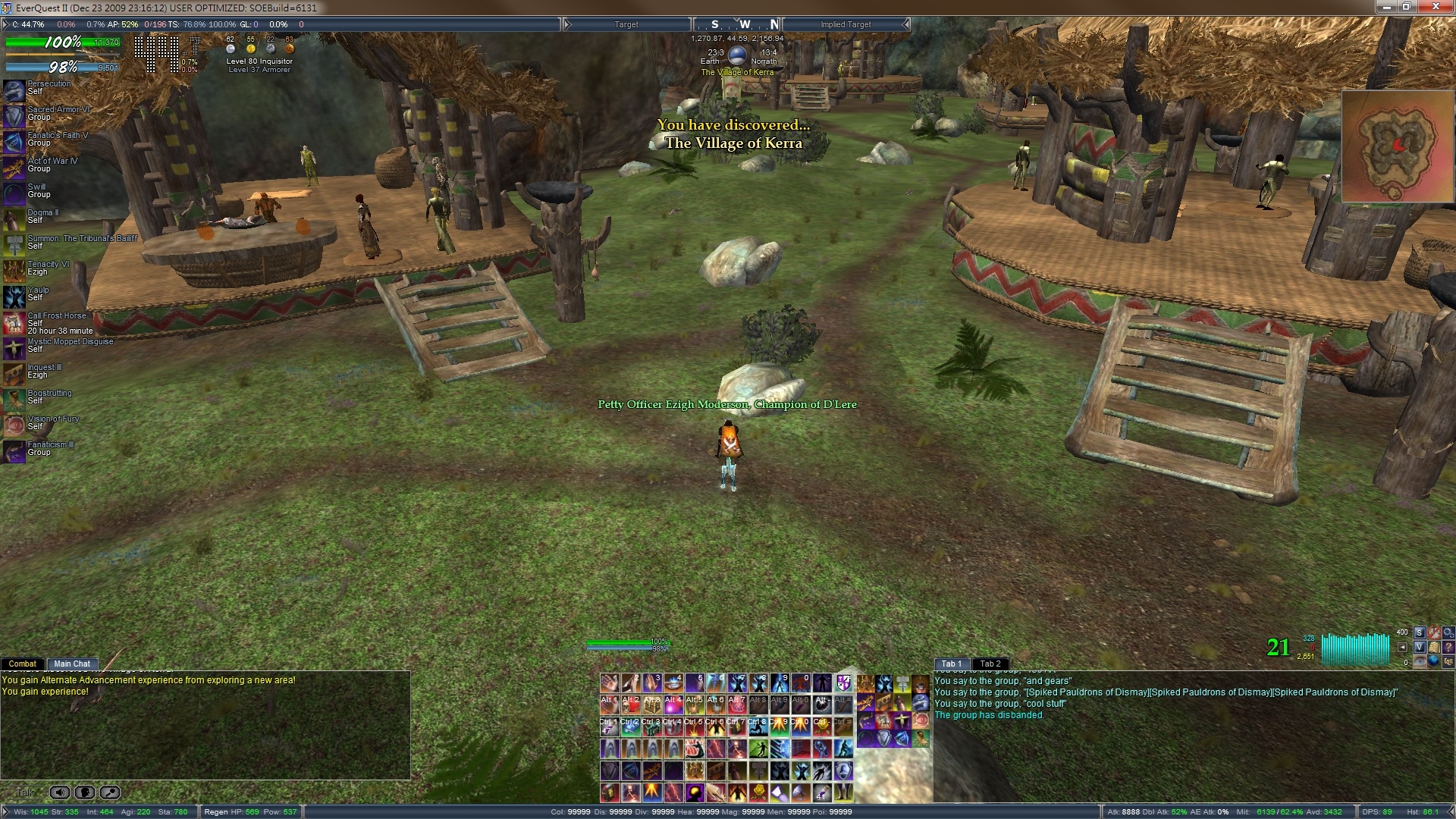Screen dimensions: 1456x819
Task: Switch to Tab 2 chat window
Action: pos(990,664)
